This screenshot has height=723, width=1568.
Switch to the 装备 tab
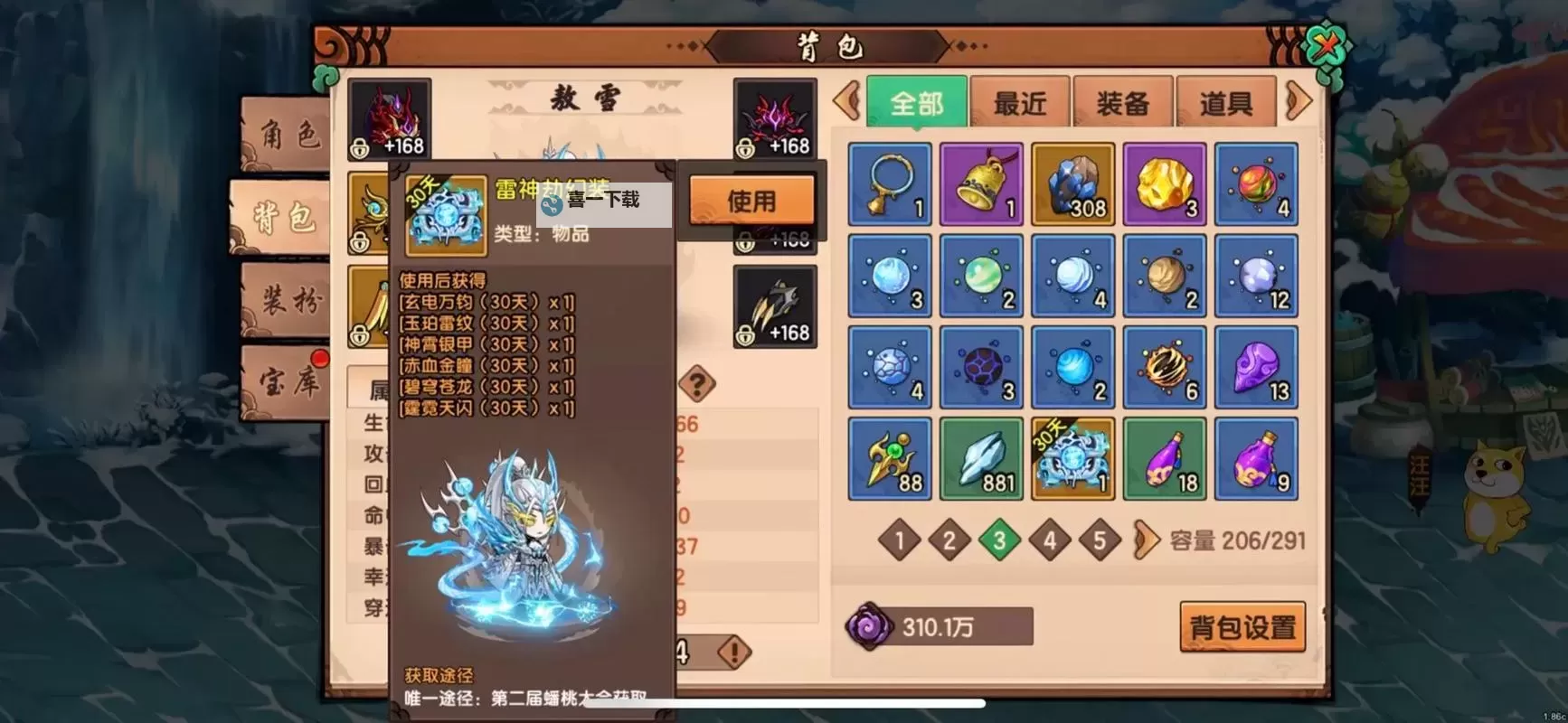[1121, 100]
